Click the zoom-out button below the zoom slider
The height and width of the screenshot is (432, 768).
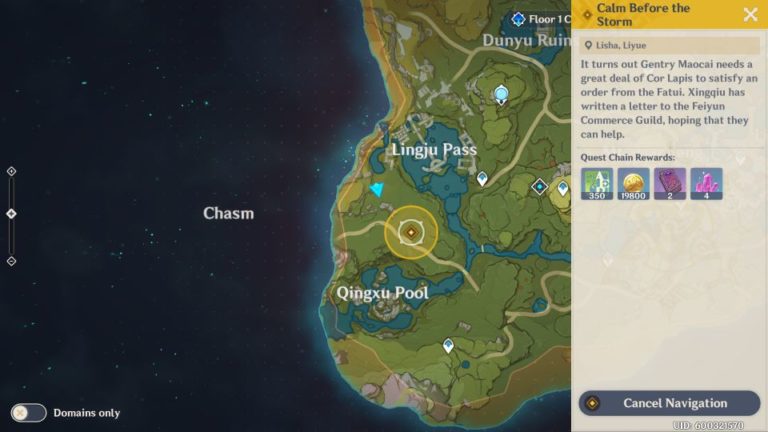pyautogui.click(x=12, y=261)
